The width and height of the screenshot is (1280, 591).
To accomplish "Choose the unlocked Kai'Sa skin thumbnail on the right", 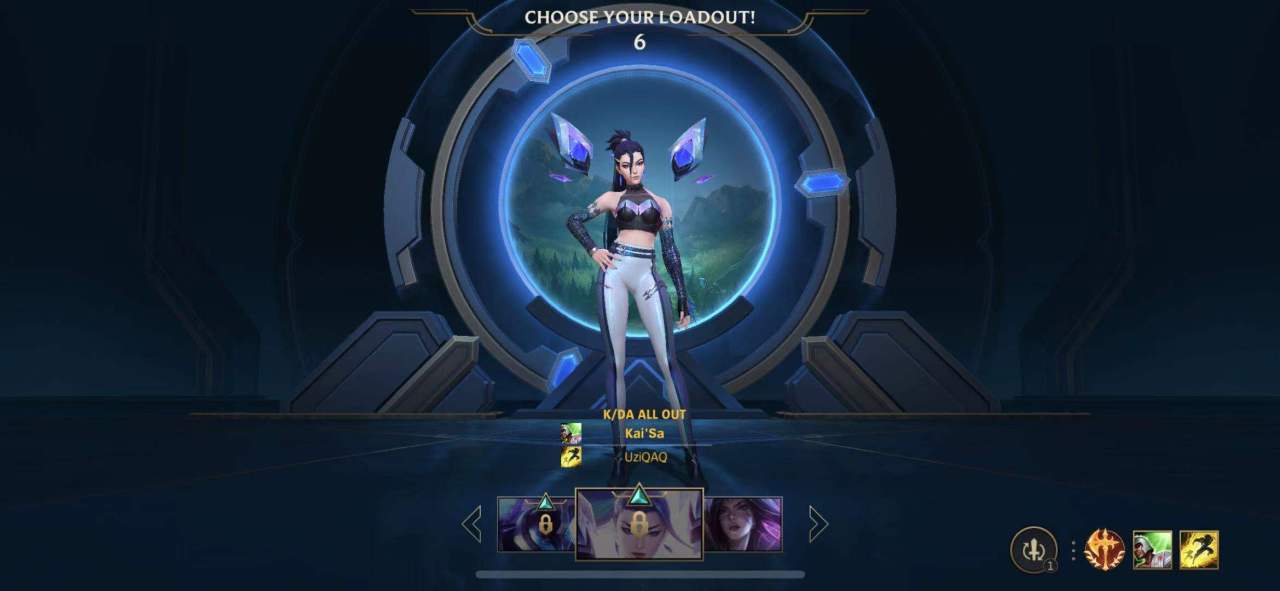I will pos(743,524).
